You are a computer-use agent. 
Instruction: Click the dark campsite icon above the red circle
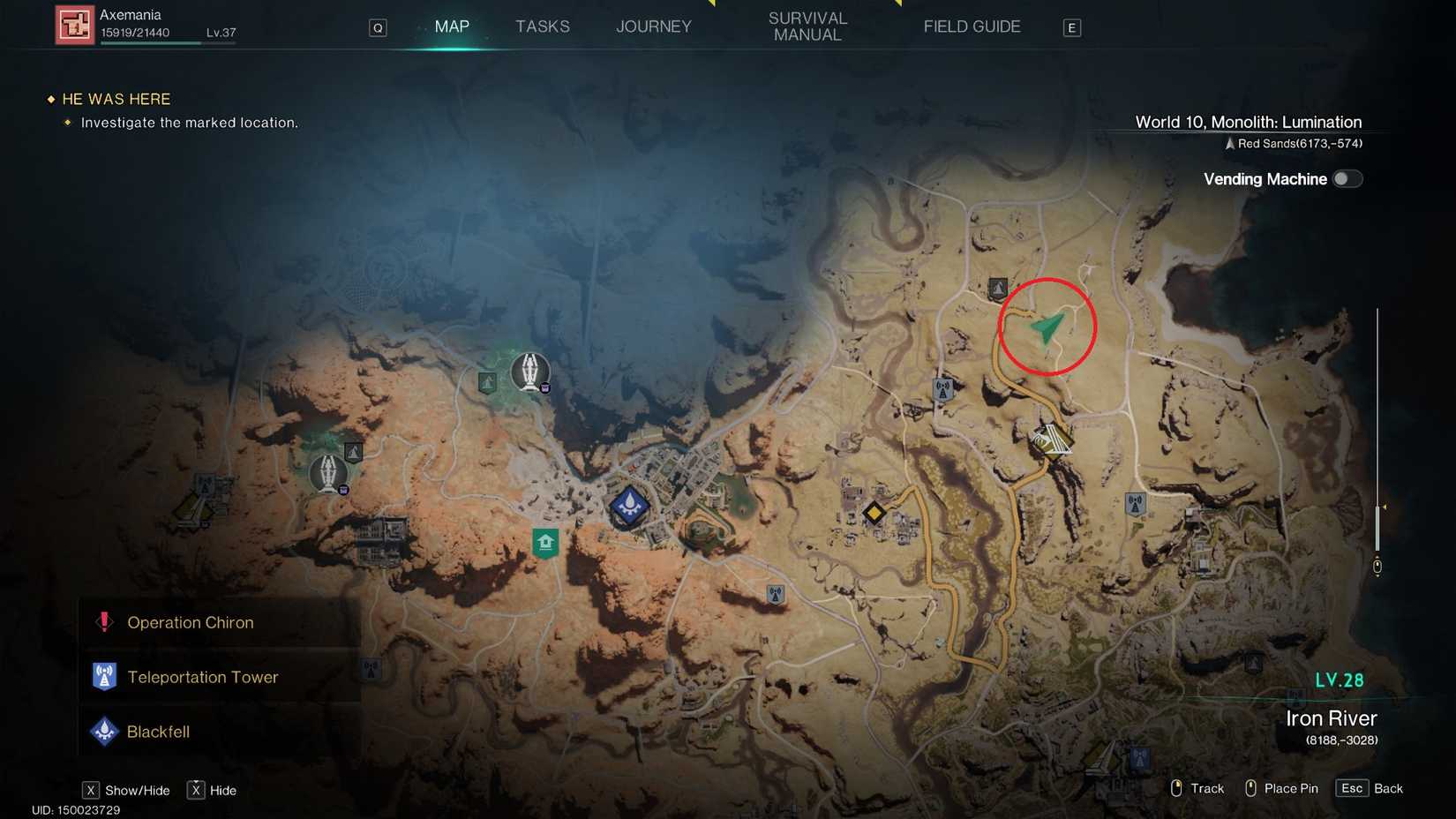coord(996,288)
